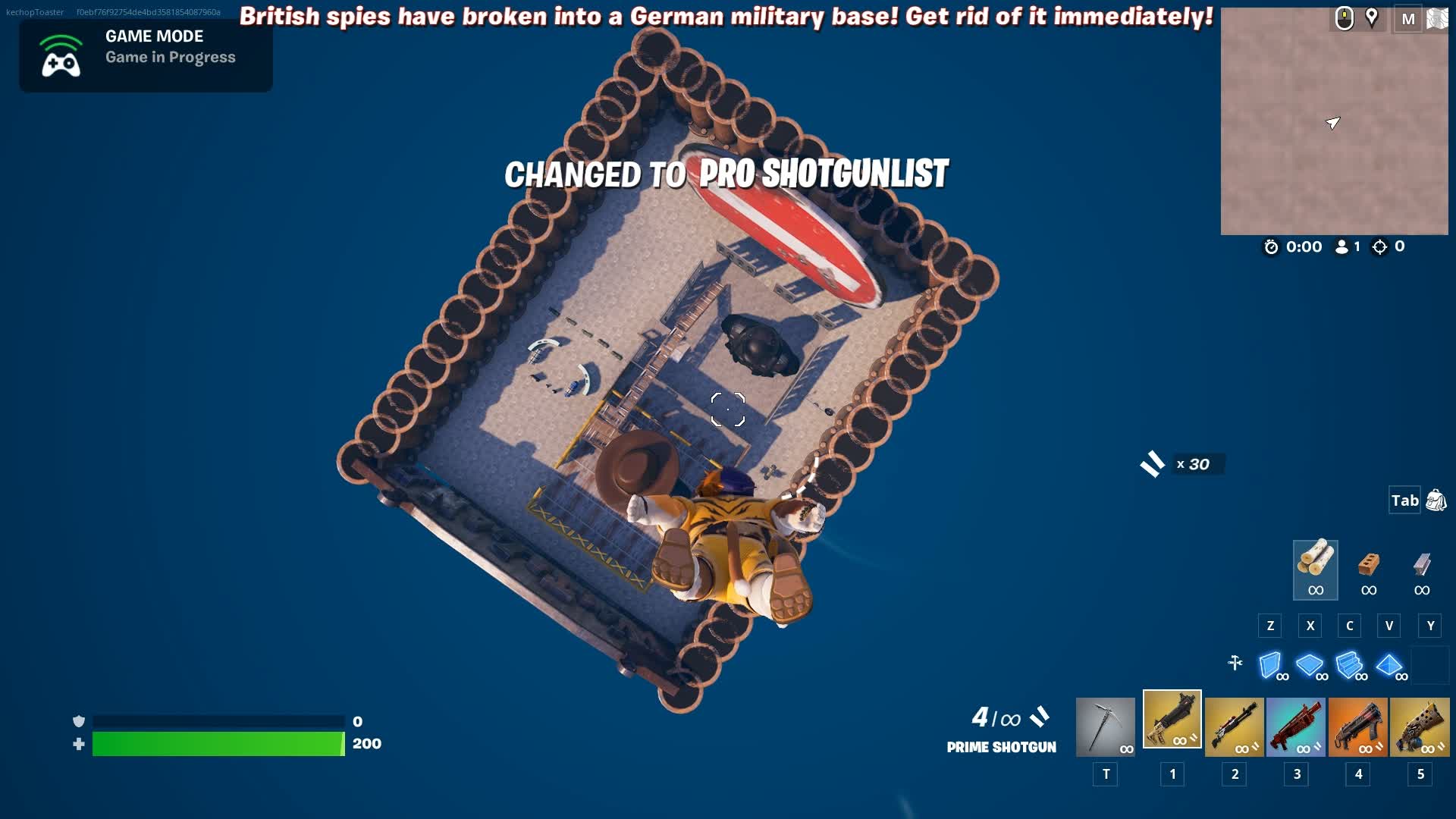Image resolution: width=1456 pixels, height=819 pixels.
Task: Select the Prime Shotgun in slot 1
Action: [1172, 726]
